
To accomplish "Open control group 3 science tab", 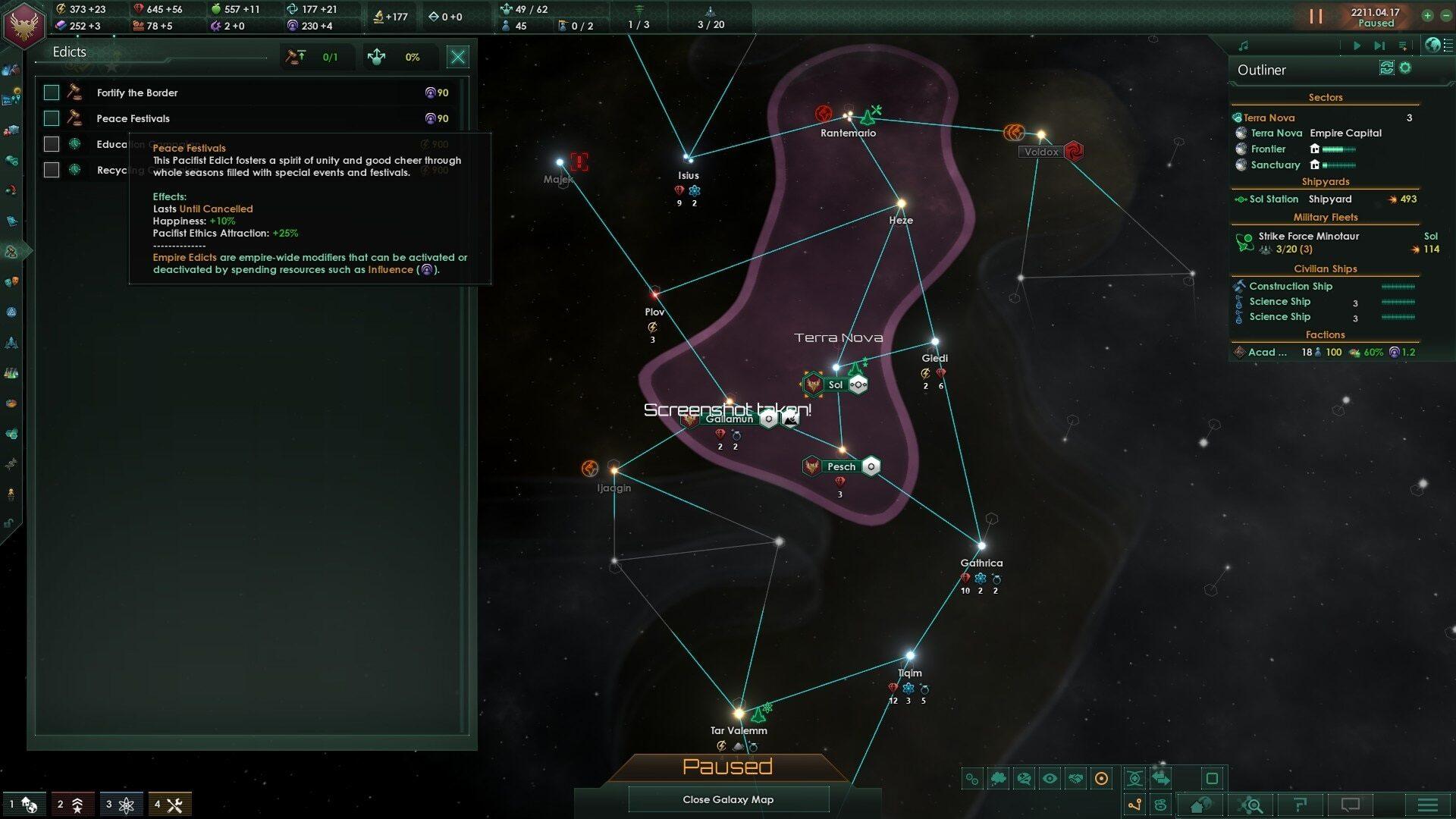I will 121,804.
